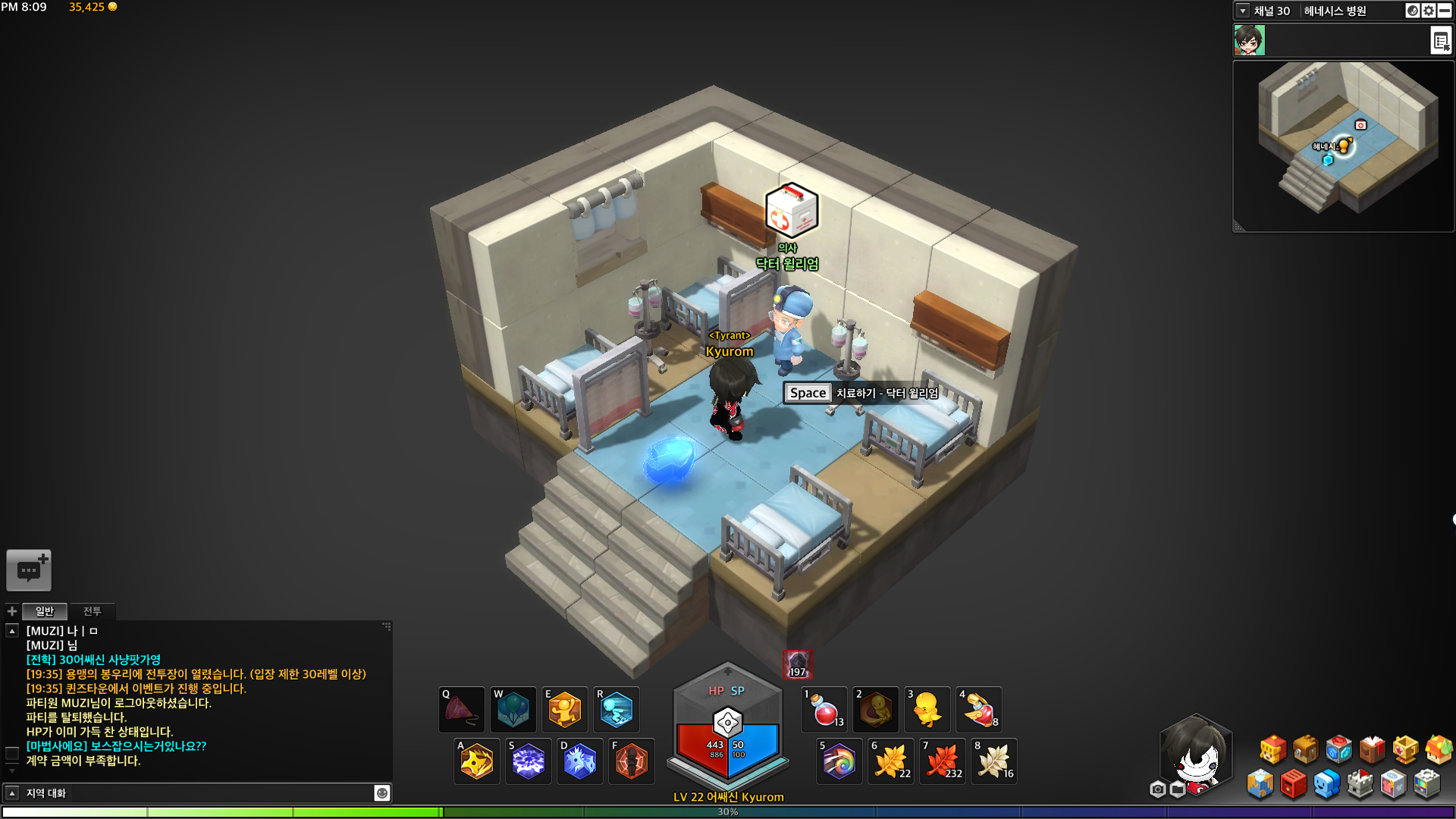Select the red maple leaf stack of 232
1456x819 pixels.
coord(943,761)
